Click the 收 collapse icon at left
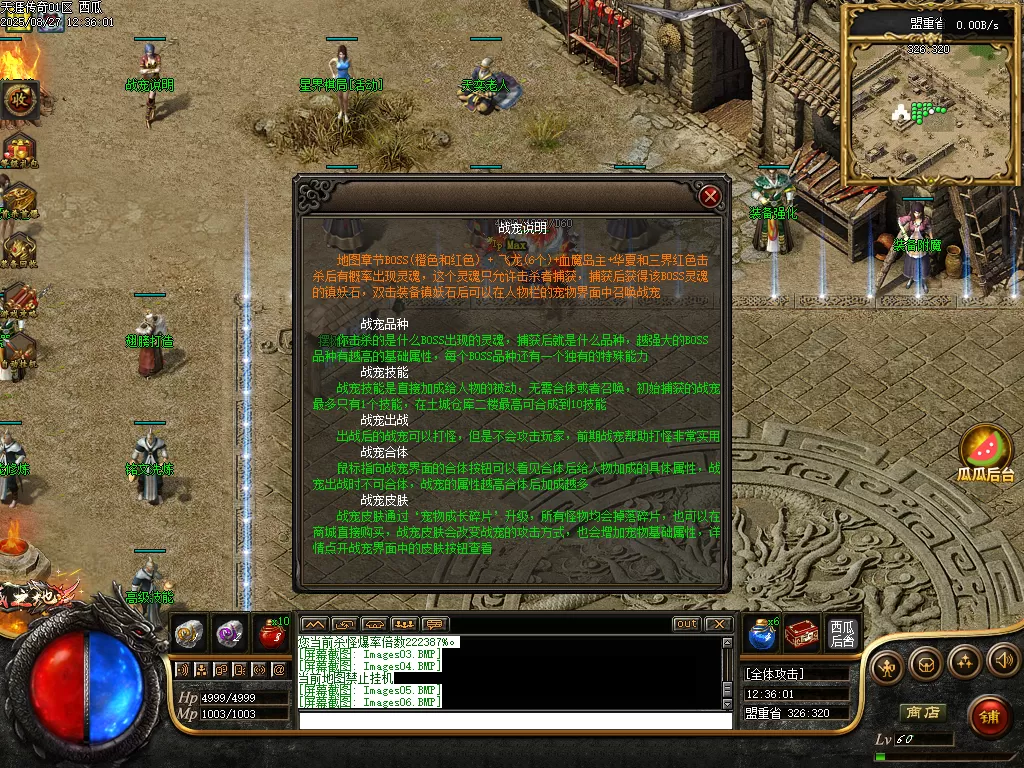This screenshot has height=768, width=1024. coord(19,98)
